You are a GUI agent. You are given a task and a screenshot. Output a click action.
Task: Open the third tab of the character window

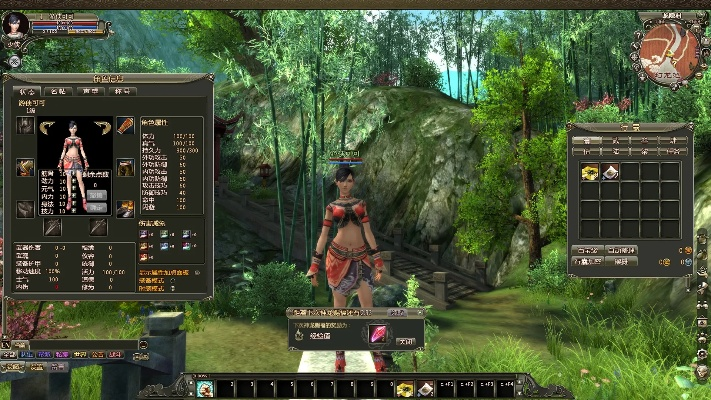91,91
